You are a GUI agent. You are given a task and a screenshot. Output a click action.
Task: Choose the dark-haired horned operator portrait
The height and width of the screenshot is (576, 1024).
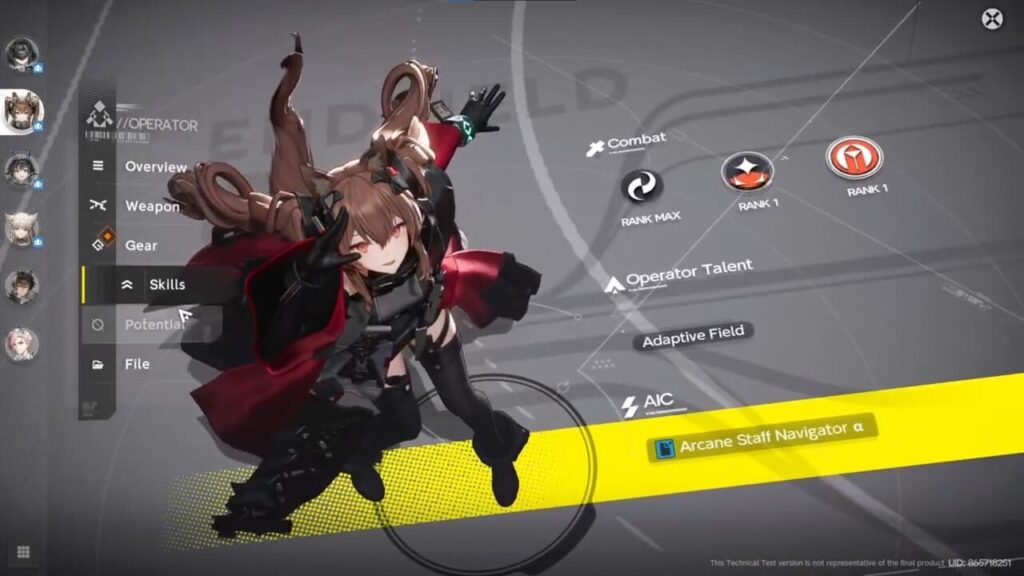21,171
